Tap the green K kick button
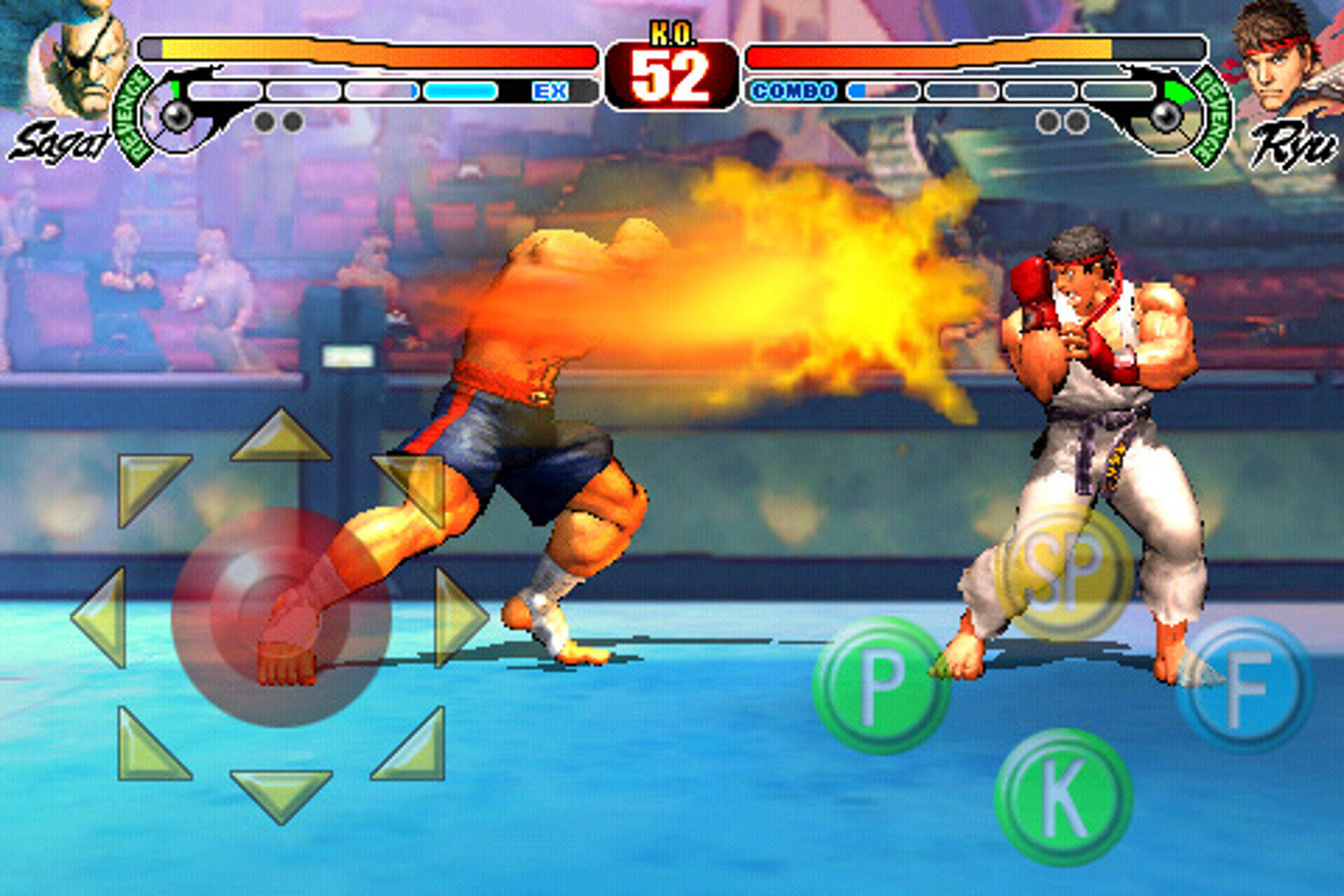Image resolution: width=1344 pixels, height=896 pixels. pyautogui.click(x=1063, y=797)
